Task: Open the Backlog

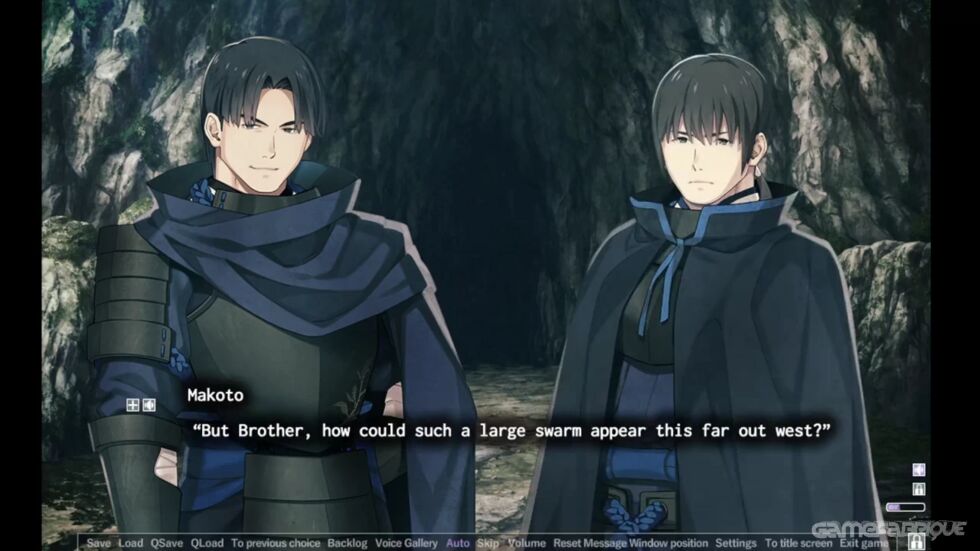Action: click(348, 543)
